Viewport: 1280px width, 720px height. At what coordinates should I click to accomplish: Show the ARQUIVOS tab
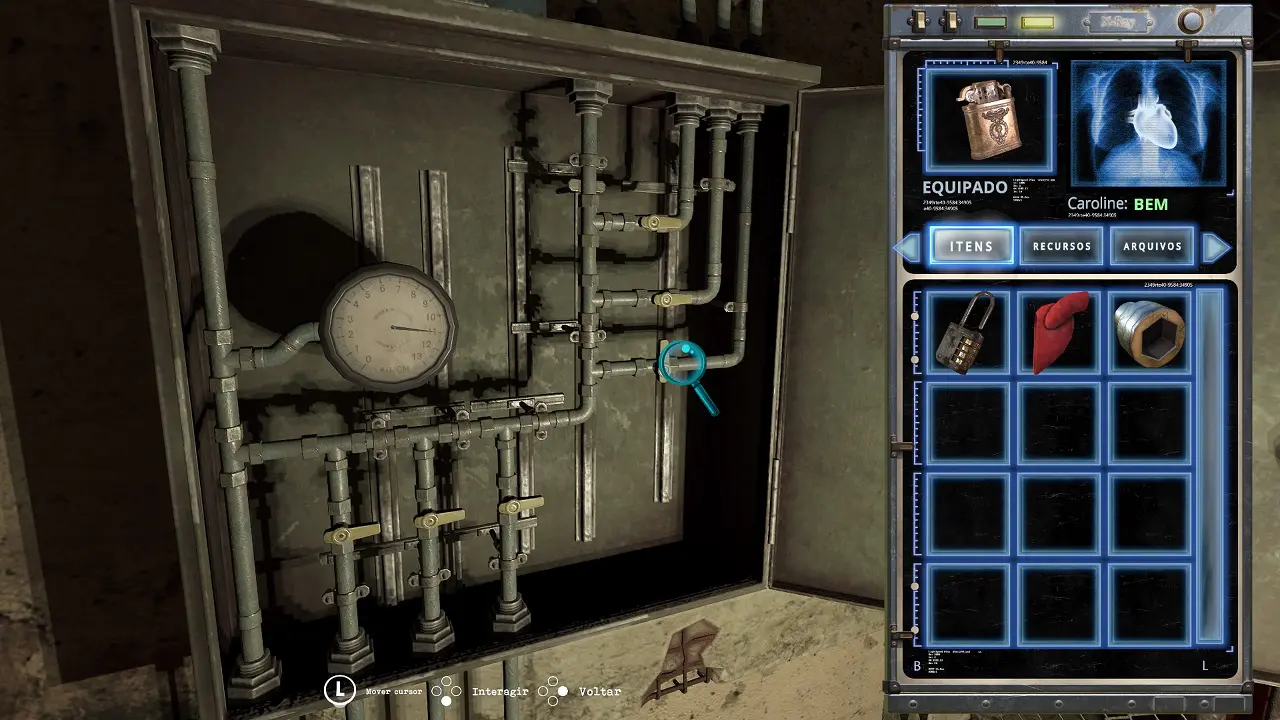click(x=1152, y=246)
